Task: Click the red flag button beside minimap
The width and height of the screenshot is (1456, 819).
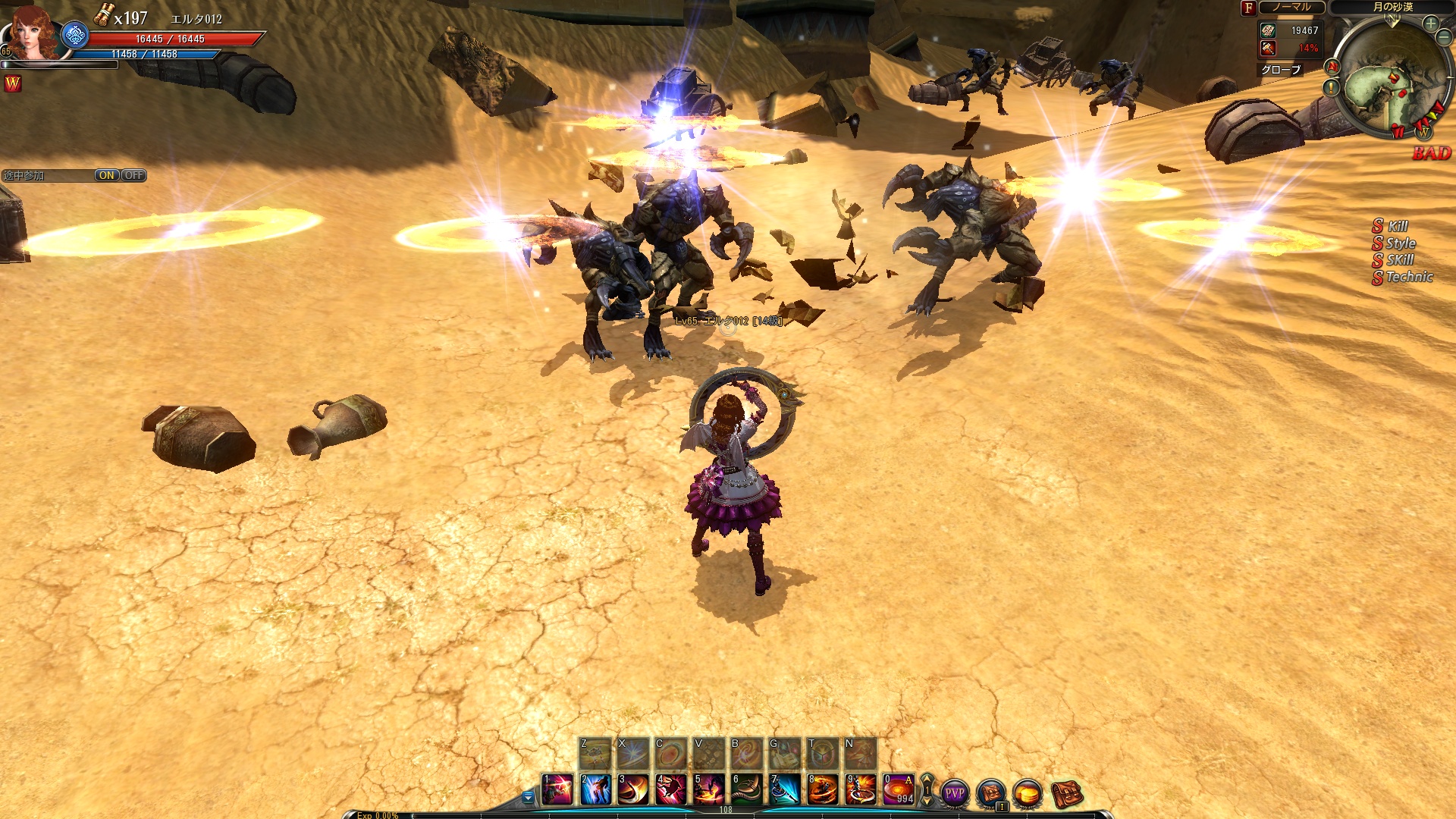Action: [1332, 67]
